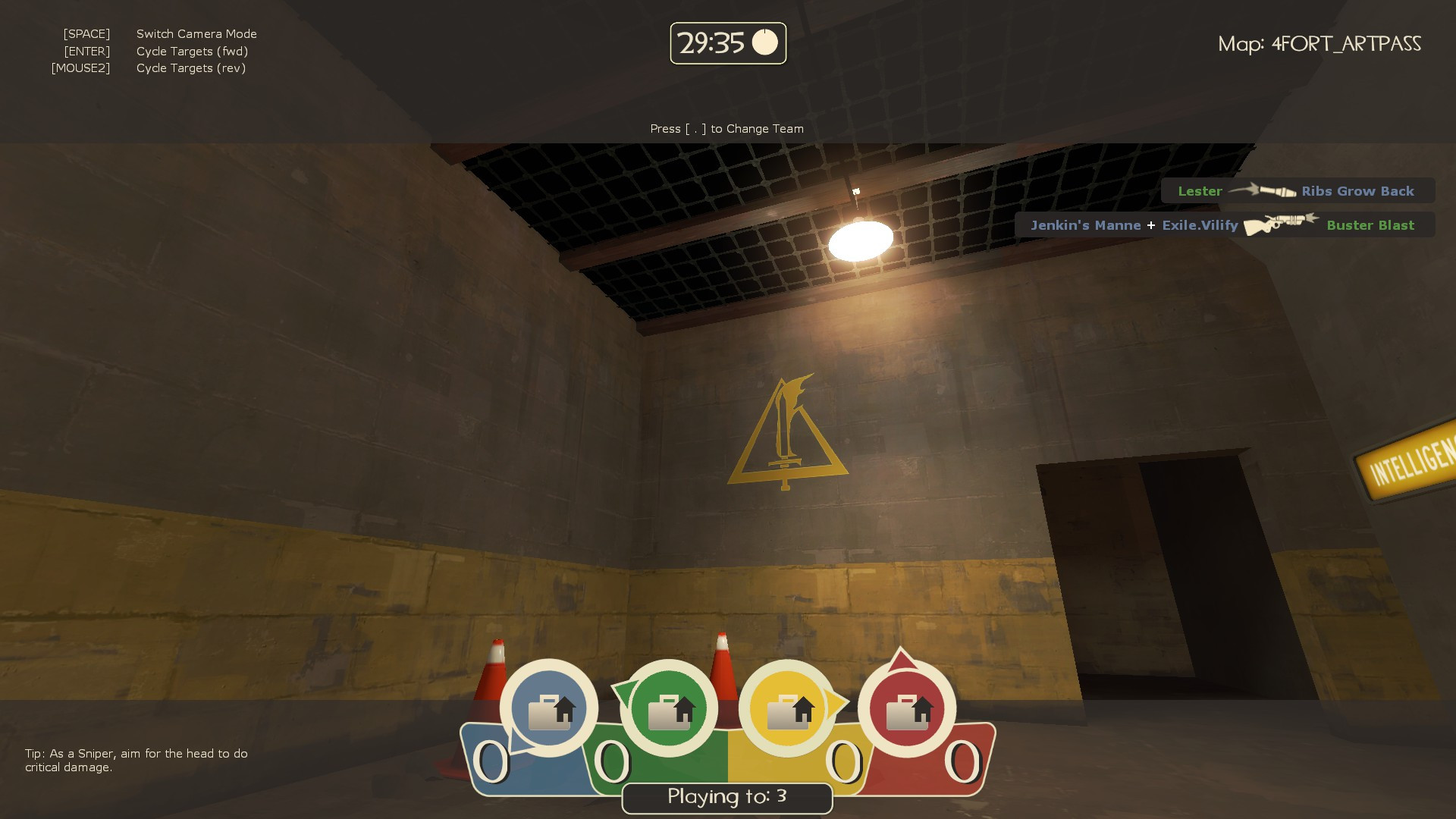This screenshot has width=1456, height=819.
Task: Click the Sniper headshot tip text
Action: point(133,758)
